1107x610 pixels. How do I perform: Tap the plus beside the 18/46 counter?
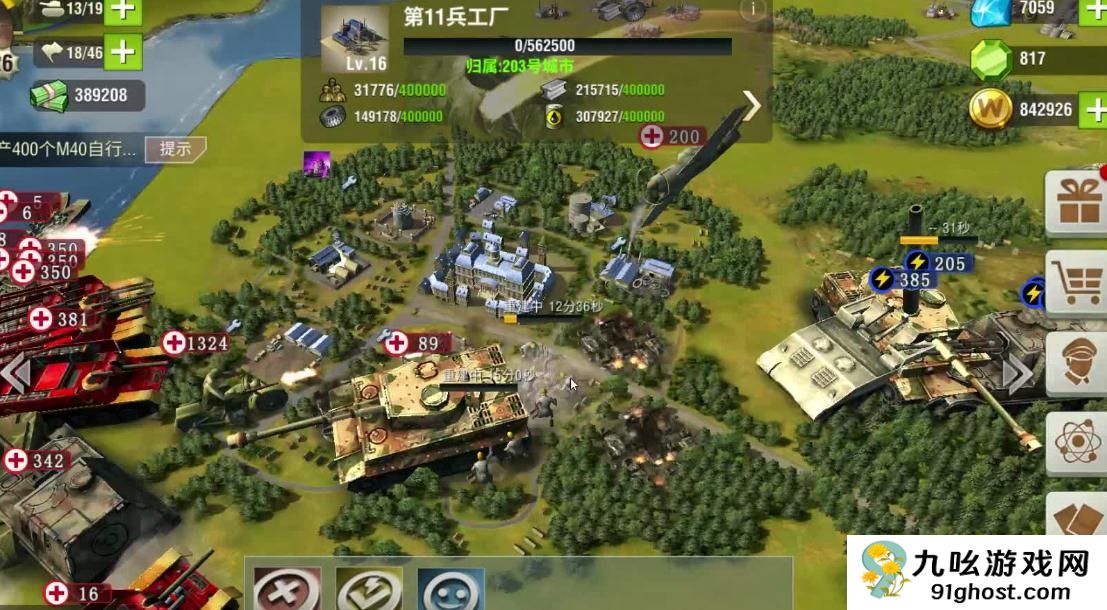pyautogui.click(x=123, y=50)
